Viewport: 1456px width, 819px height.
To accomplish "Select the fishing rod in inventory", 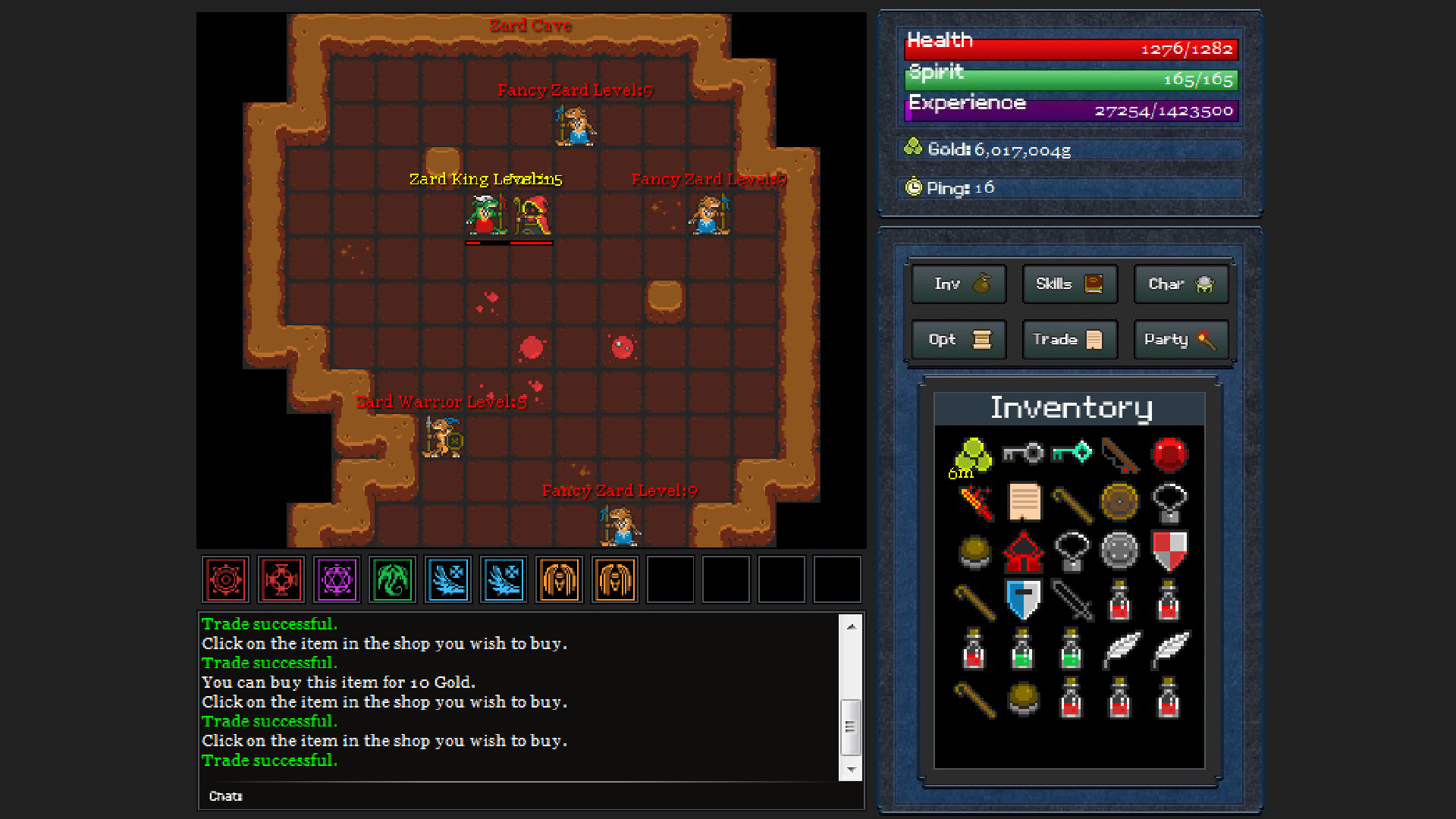I will (1120, 455).
